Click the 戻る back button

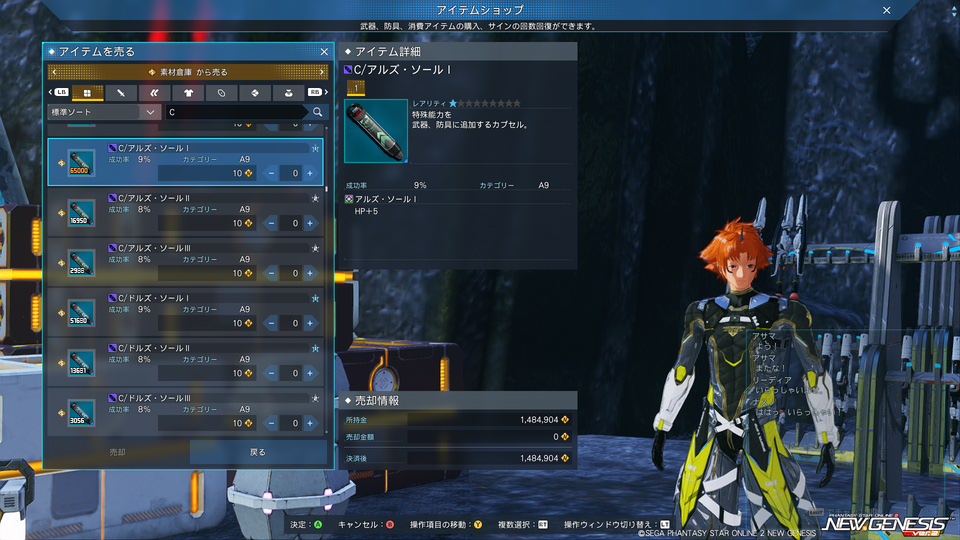[258, 452]
